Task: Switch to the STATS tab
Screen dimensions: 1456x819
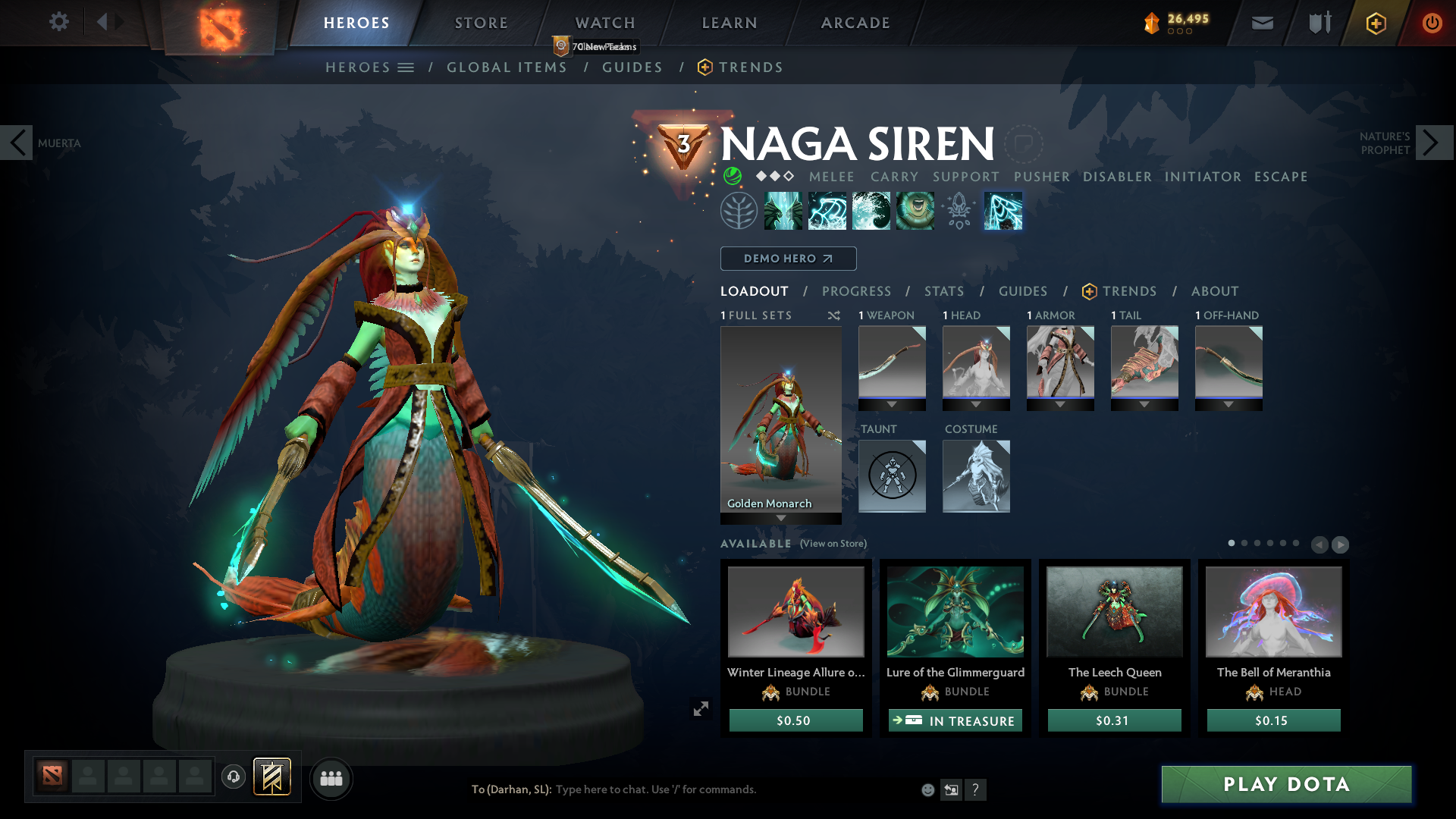Action: point(943,291)
